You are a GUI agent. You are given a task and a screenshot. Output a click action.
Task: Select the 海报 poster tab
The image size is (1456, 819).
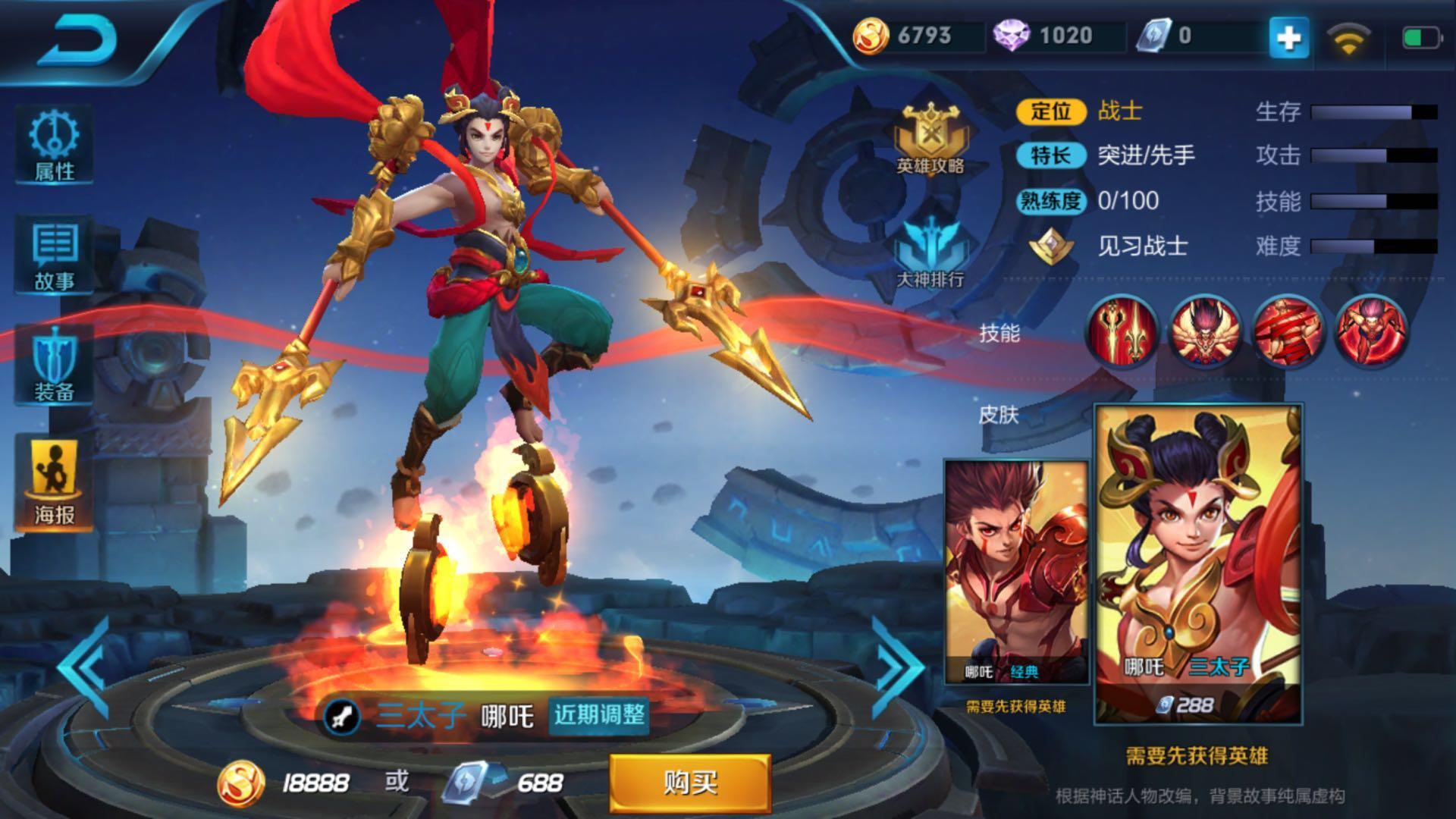click(54, 482)
